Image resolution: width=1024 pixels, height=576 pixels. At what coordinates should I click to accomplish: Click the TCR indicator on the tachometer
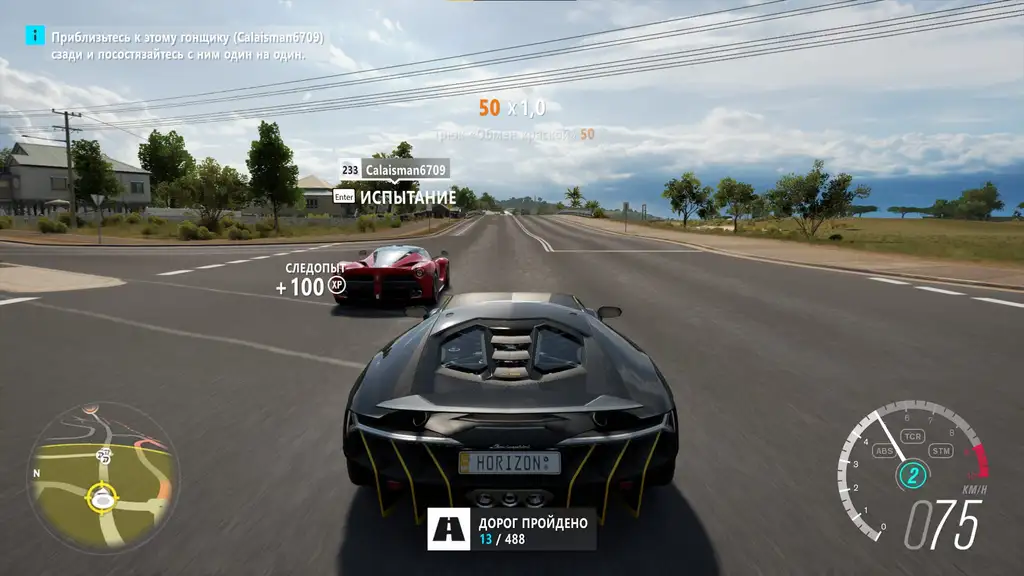[x=911, y=437]
